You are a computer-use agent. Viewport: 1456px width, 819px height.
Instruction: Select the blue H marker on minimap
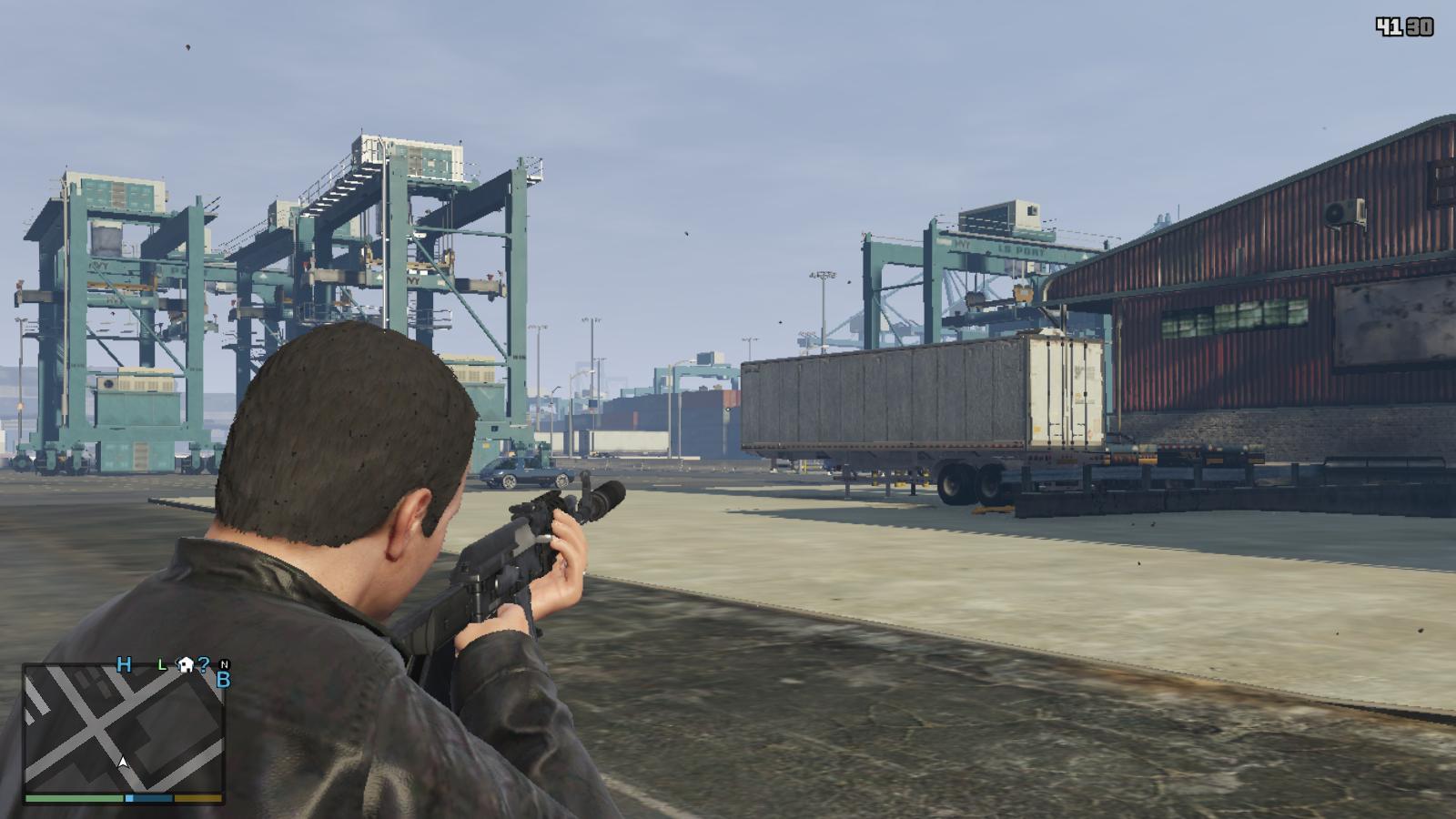tap(125, 664)
